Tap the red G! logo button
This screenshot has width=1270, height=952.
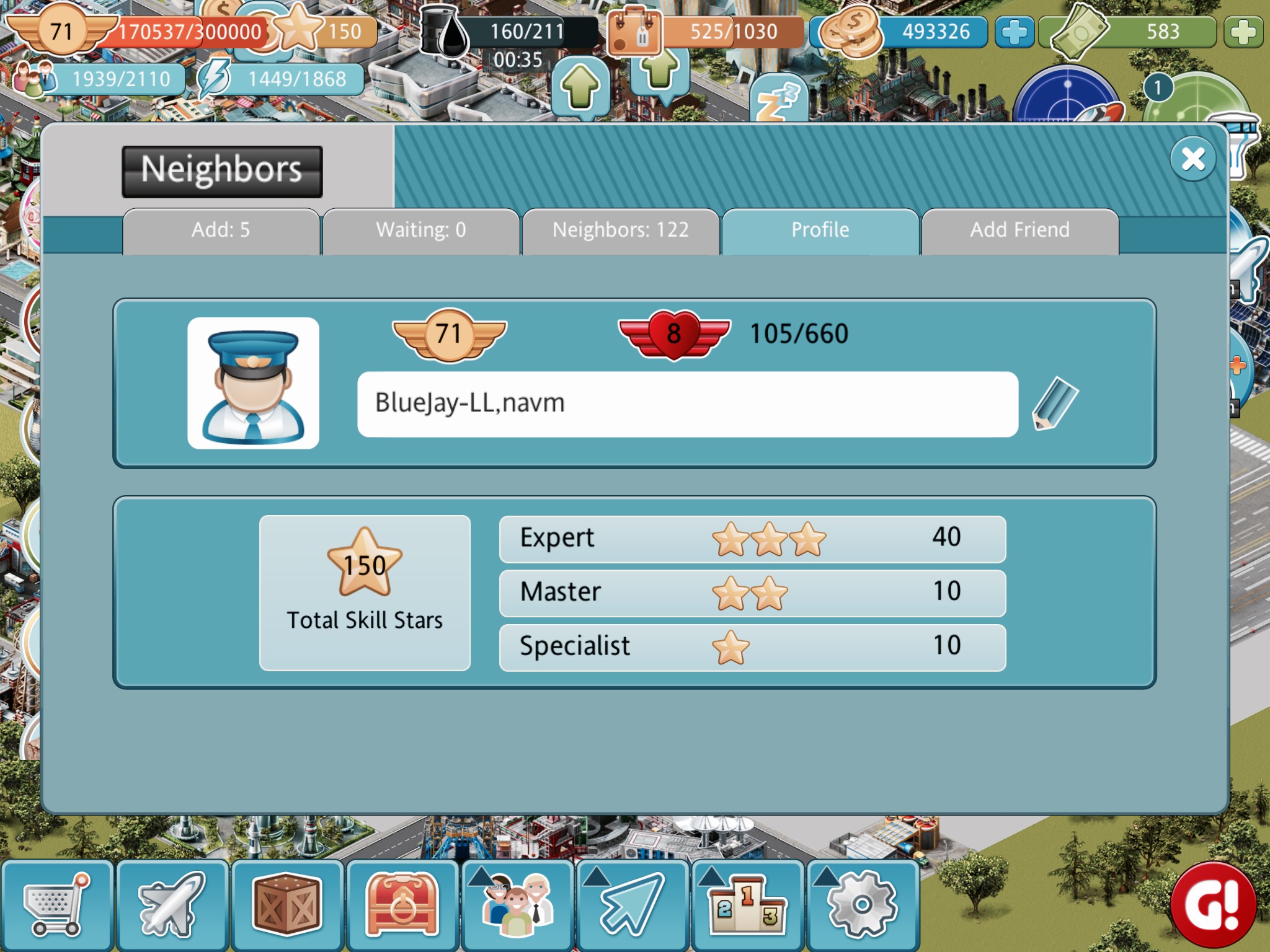tap(1213, 905)
